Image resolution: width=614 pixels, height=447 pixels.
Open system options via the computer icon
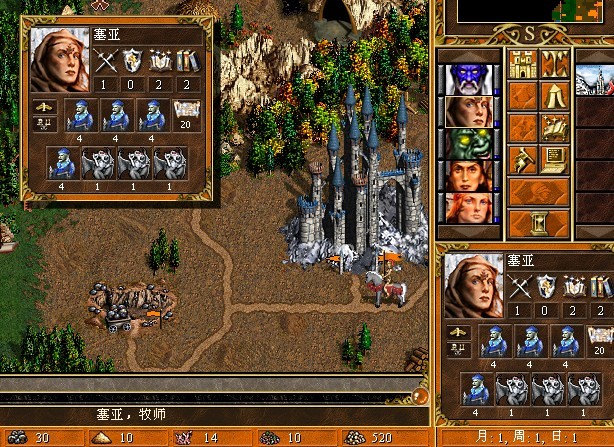555,159
